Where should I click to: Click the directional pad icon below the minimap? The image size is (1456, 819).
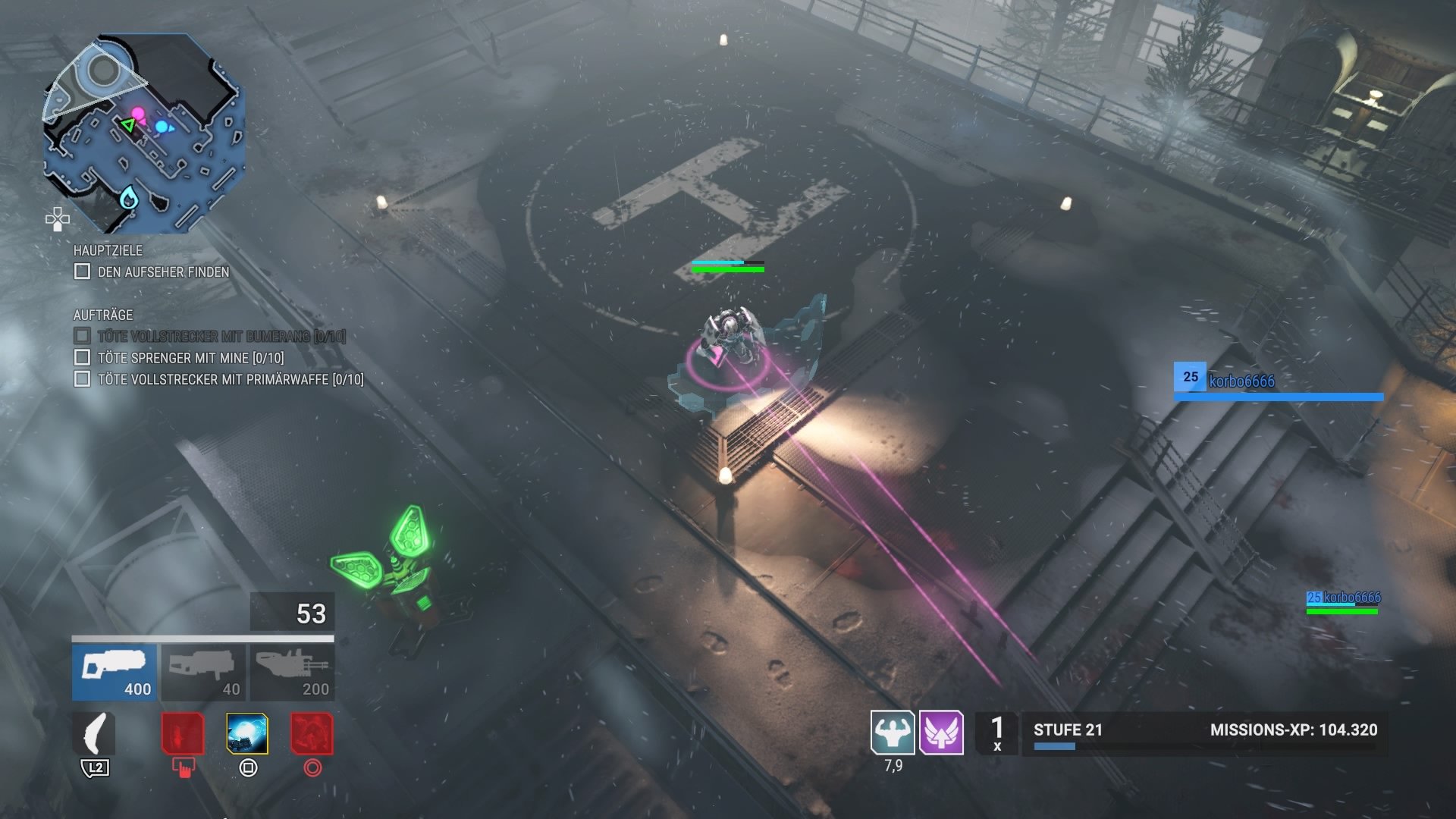[58, 220]
